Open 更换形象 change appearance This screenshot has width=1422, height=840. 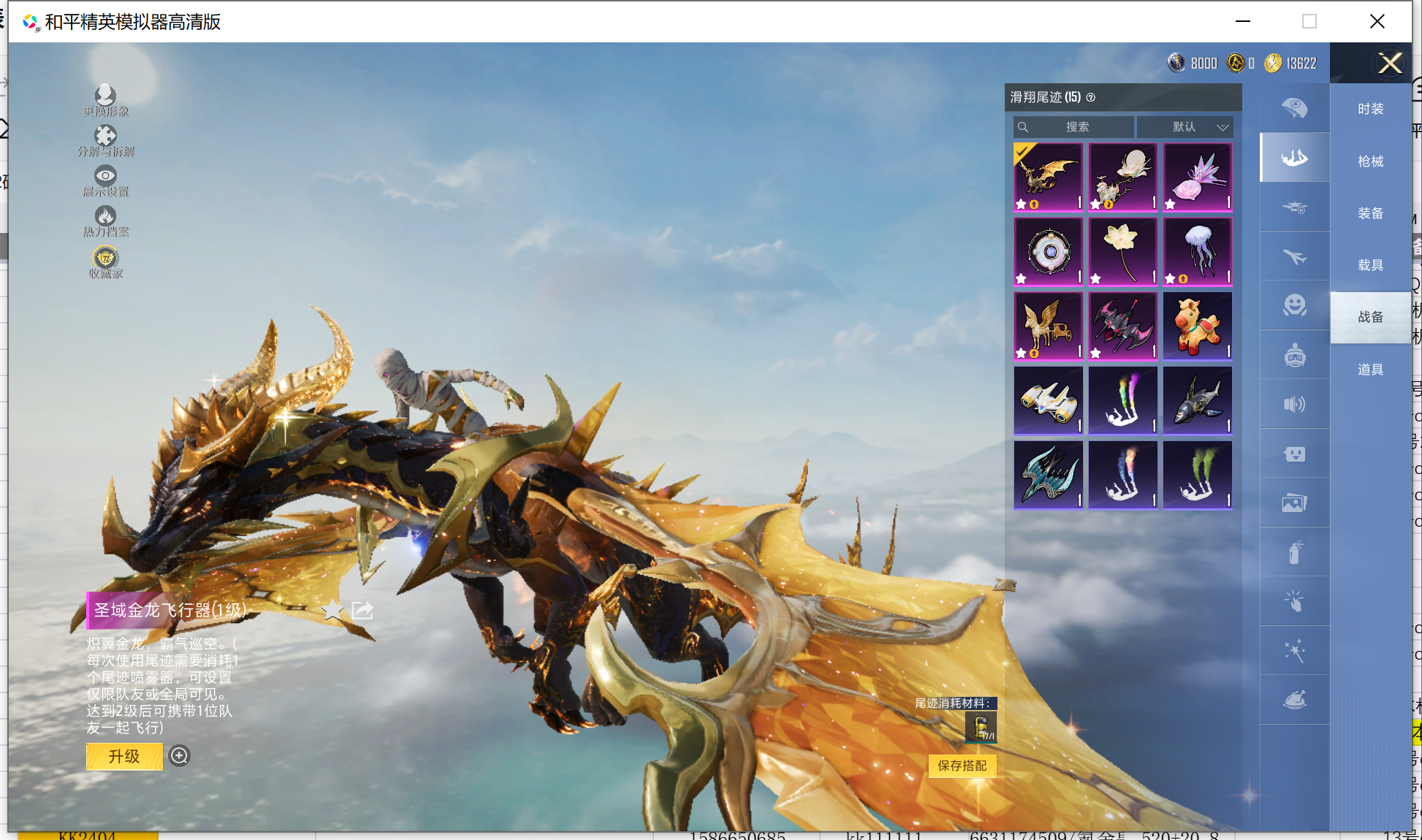coord(105,100)
